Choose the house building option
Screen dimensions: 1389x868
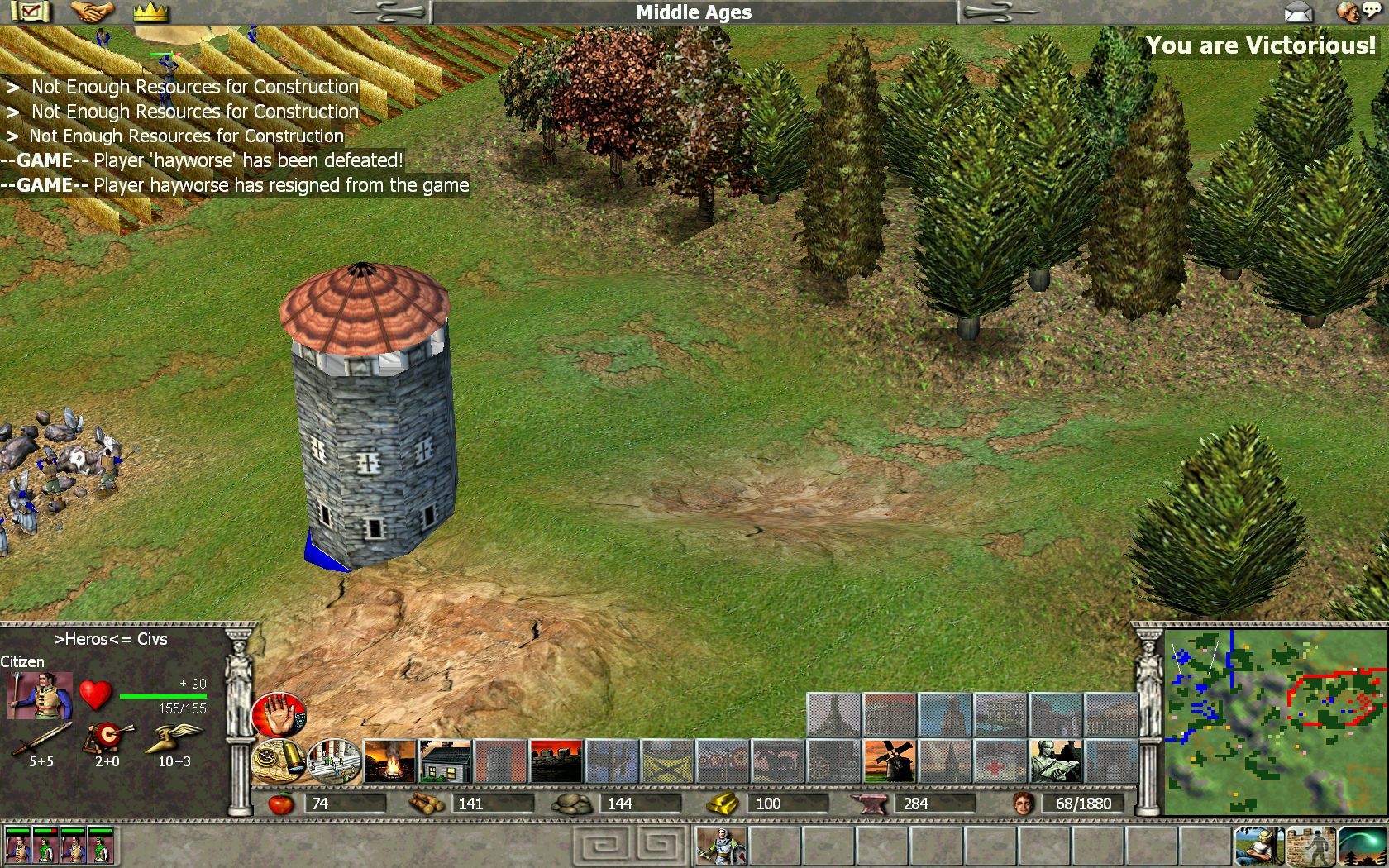click(445, 761)
